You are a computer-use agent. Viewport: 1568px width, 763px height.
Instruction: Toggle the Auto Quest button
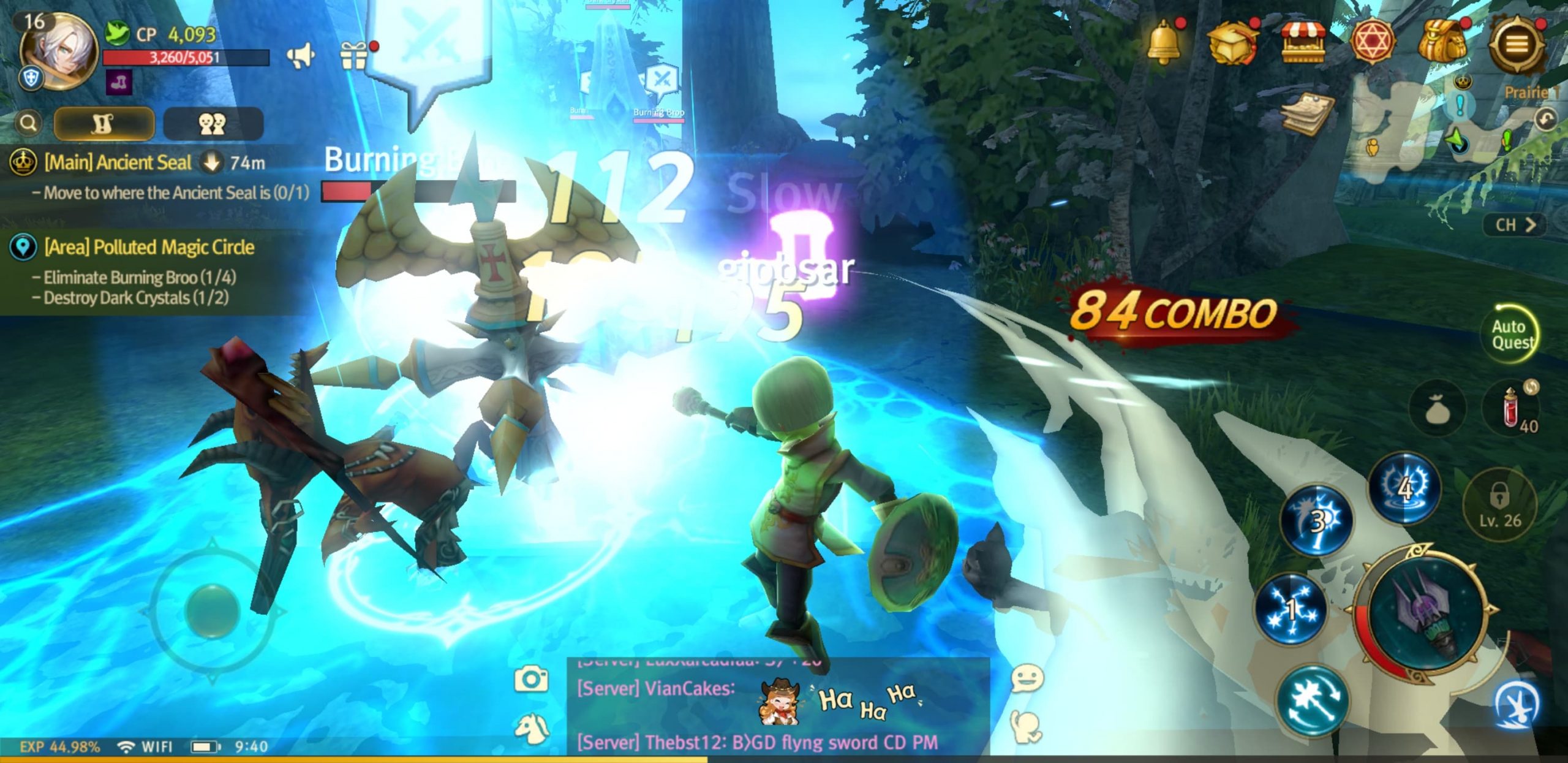click(x=1512, y=334)
